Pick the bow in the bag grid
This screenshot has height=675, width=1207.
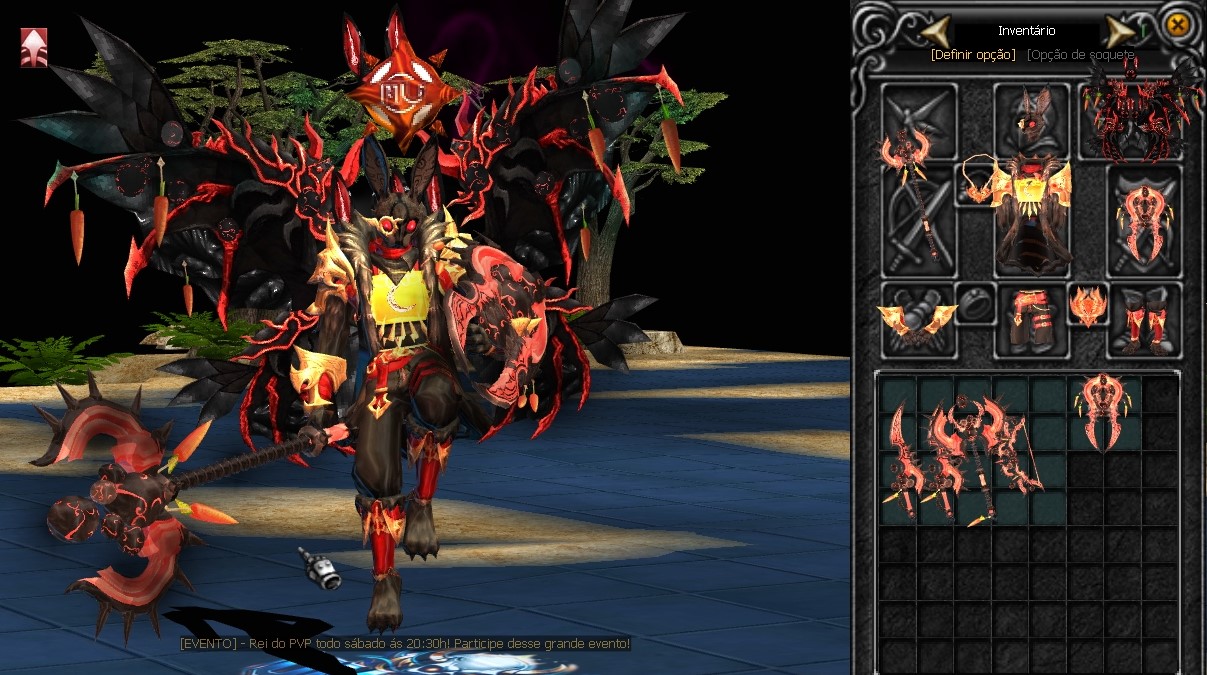(x=1024, y=455)
